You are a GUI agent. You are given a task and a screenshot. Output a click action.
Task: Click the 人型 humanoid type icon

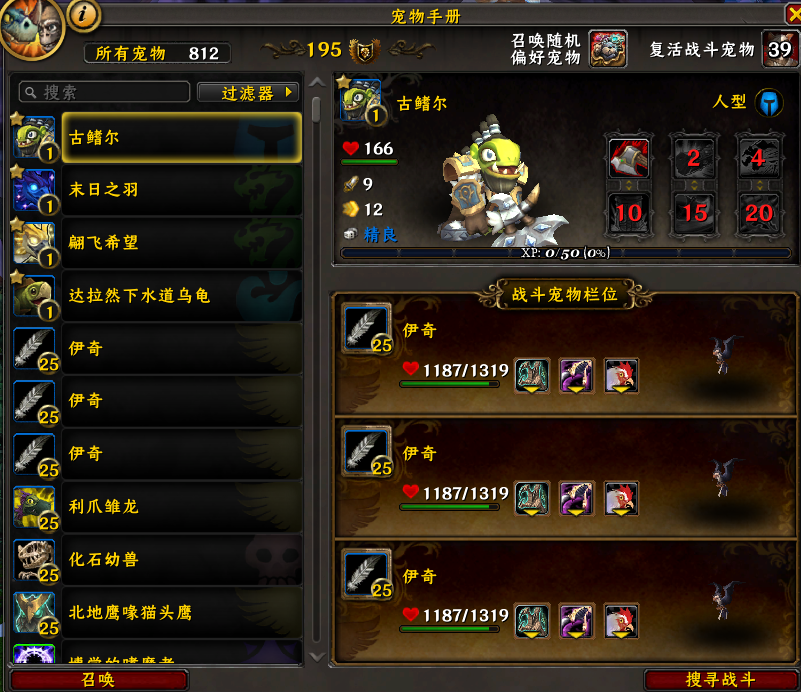click(x=768, y=102)
